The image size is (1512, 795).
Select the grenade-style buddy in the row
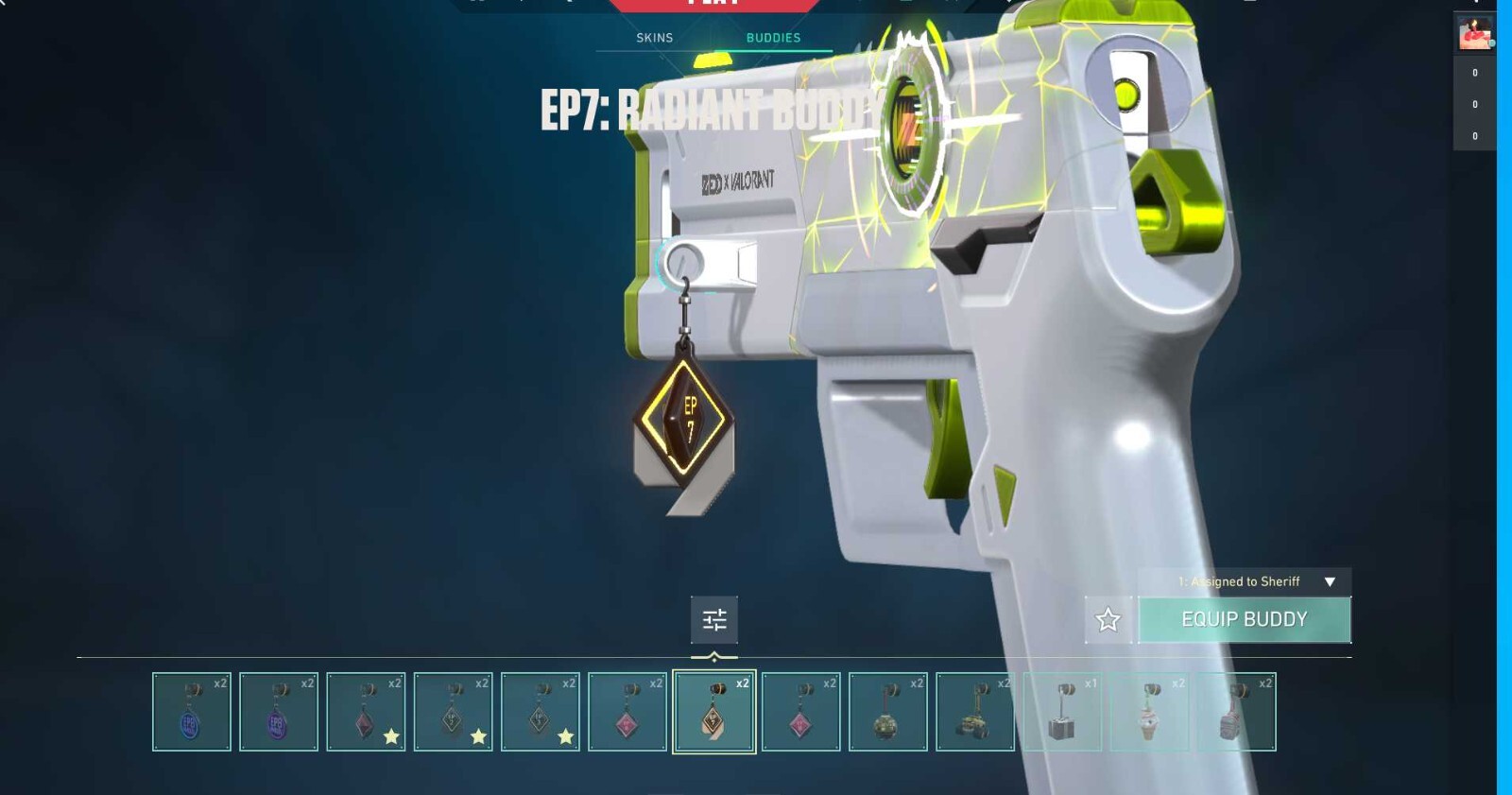pos(886,711)
